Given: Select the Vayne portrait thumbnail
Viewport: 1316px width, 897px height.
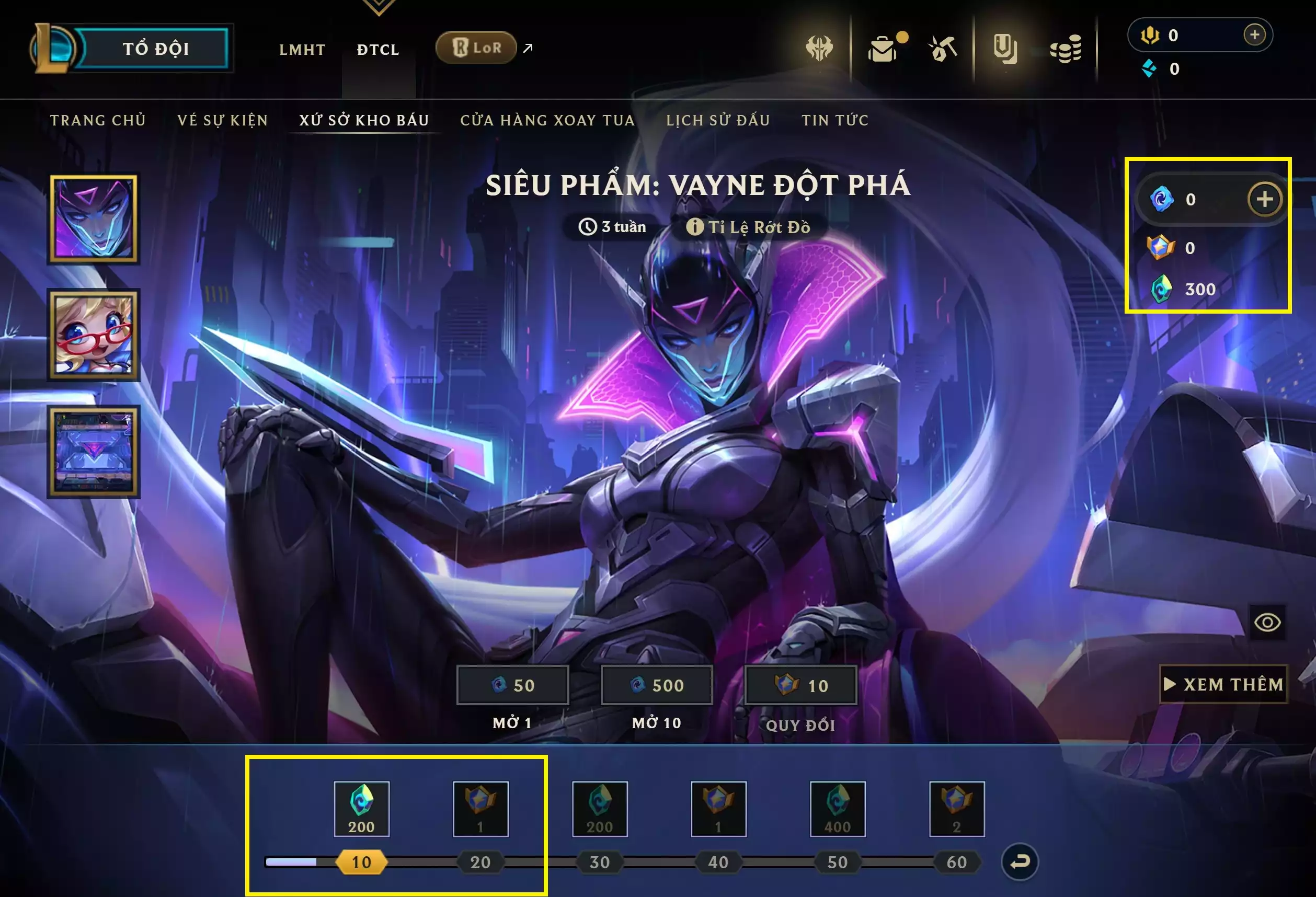Looking at the screenshot, I should [x=94, y=218].
